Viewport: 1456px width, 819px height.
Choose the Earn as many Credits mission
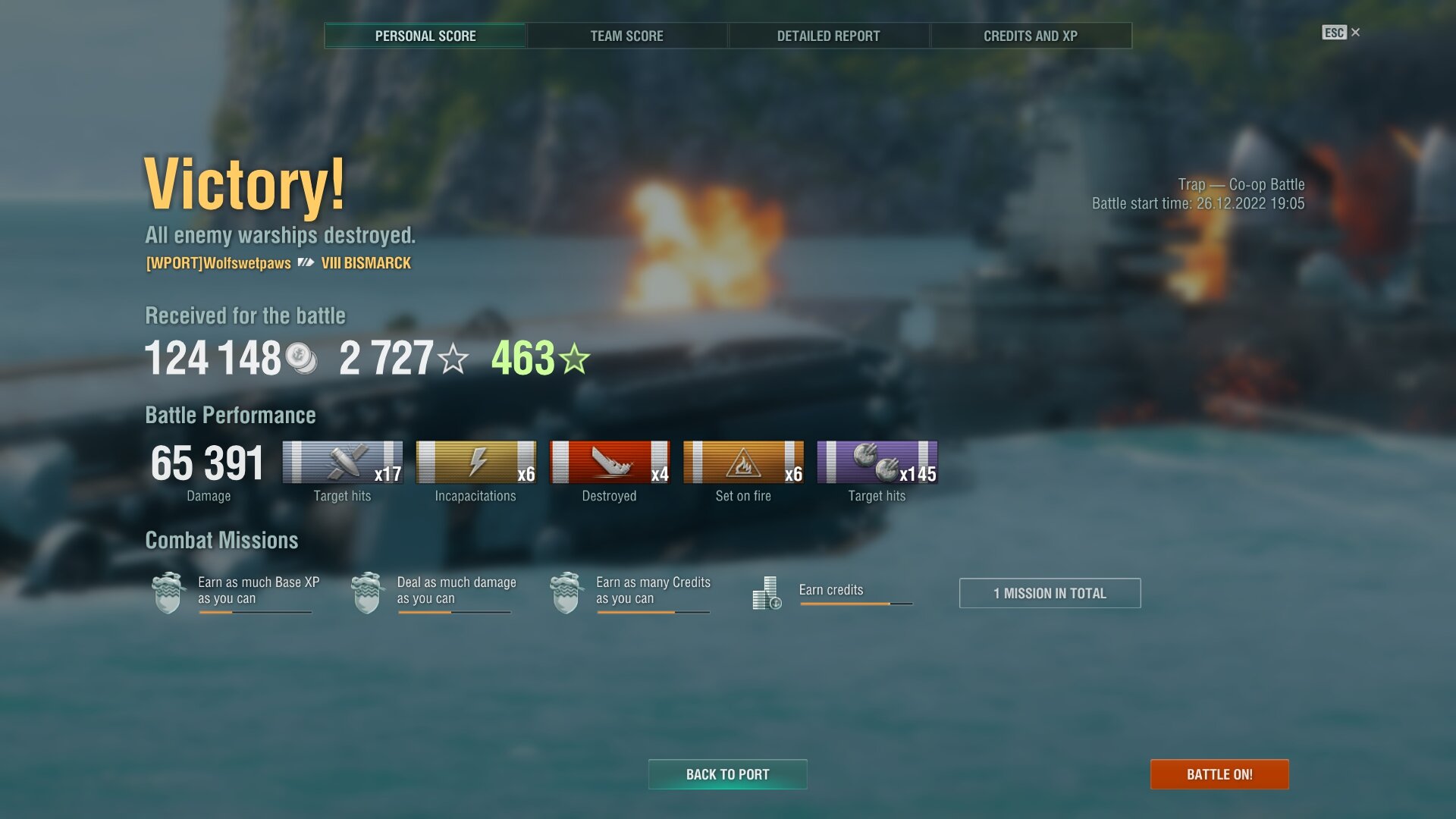633,591
